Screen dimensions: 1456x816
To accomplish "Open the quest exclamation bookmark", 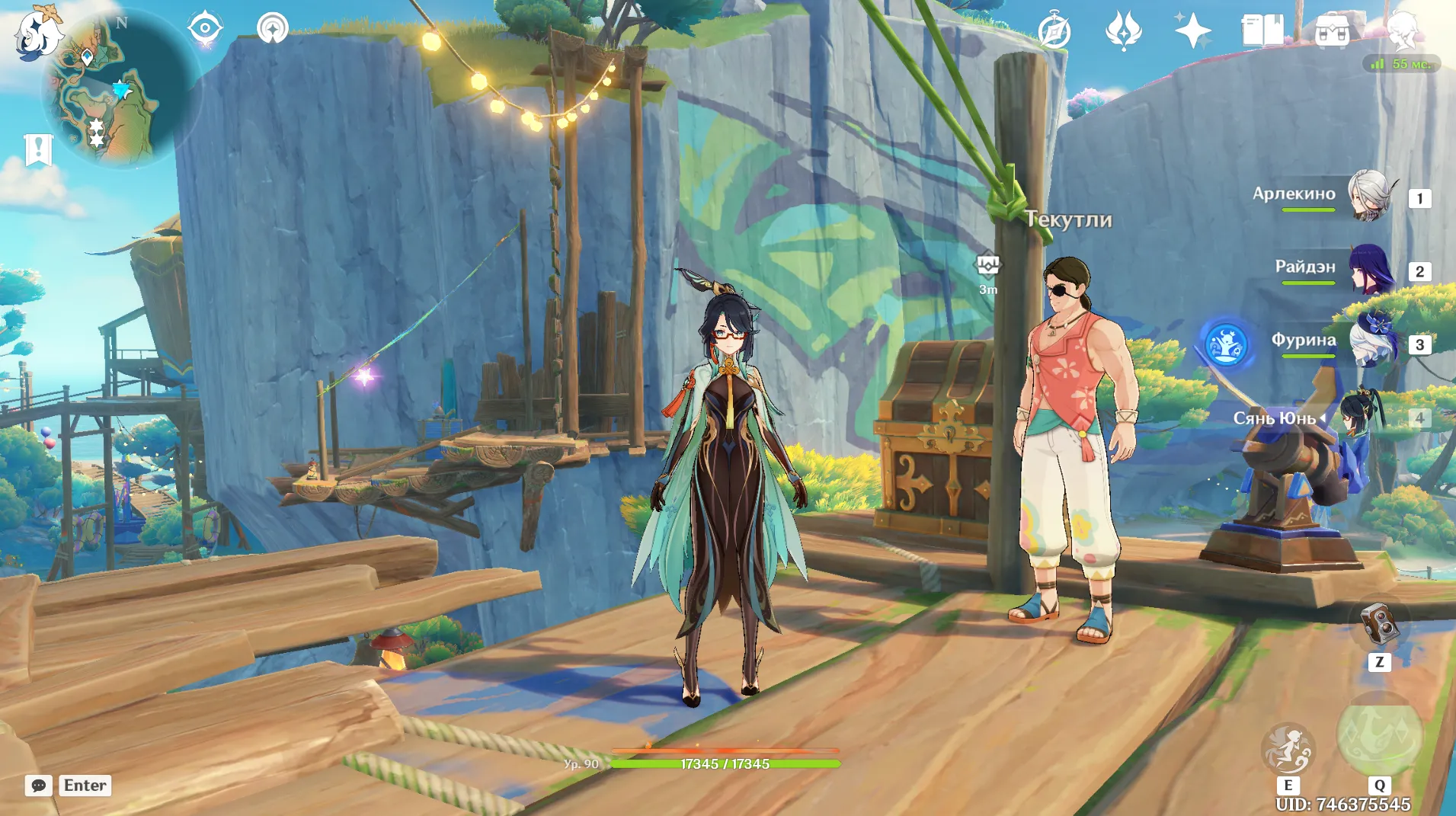I will coord(38,149).
